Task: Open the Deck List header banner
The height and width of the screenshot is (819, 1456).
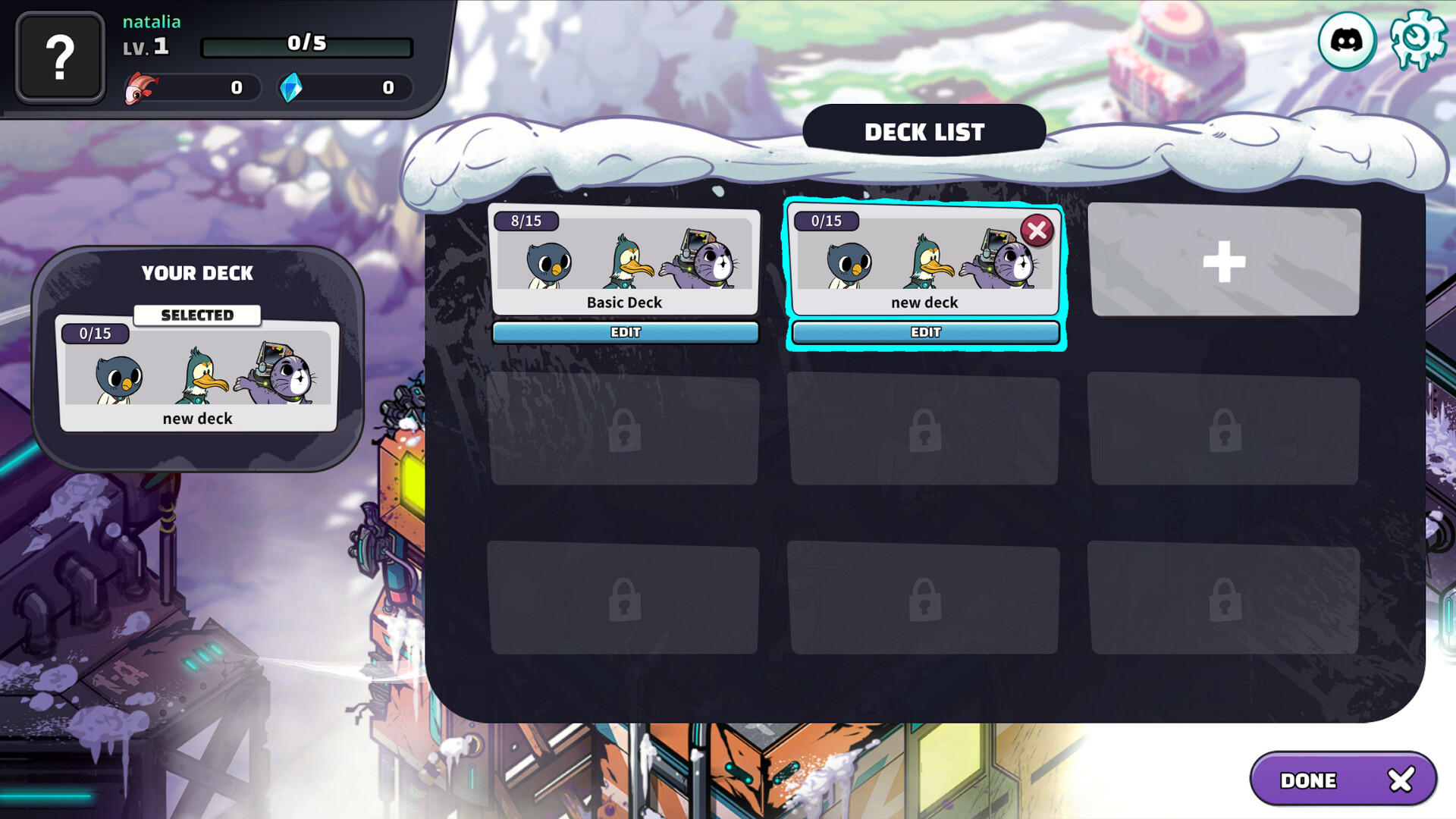Action: click(925, 131)
